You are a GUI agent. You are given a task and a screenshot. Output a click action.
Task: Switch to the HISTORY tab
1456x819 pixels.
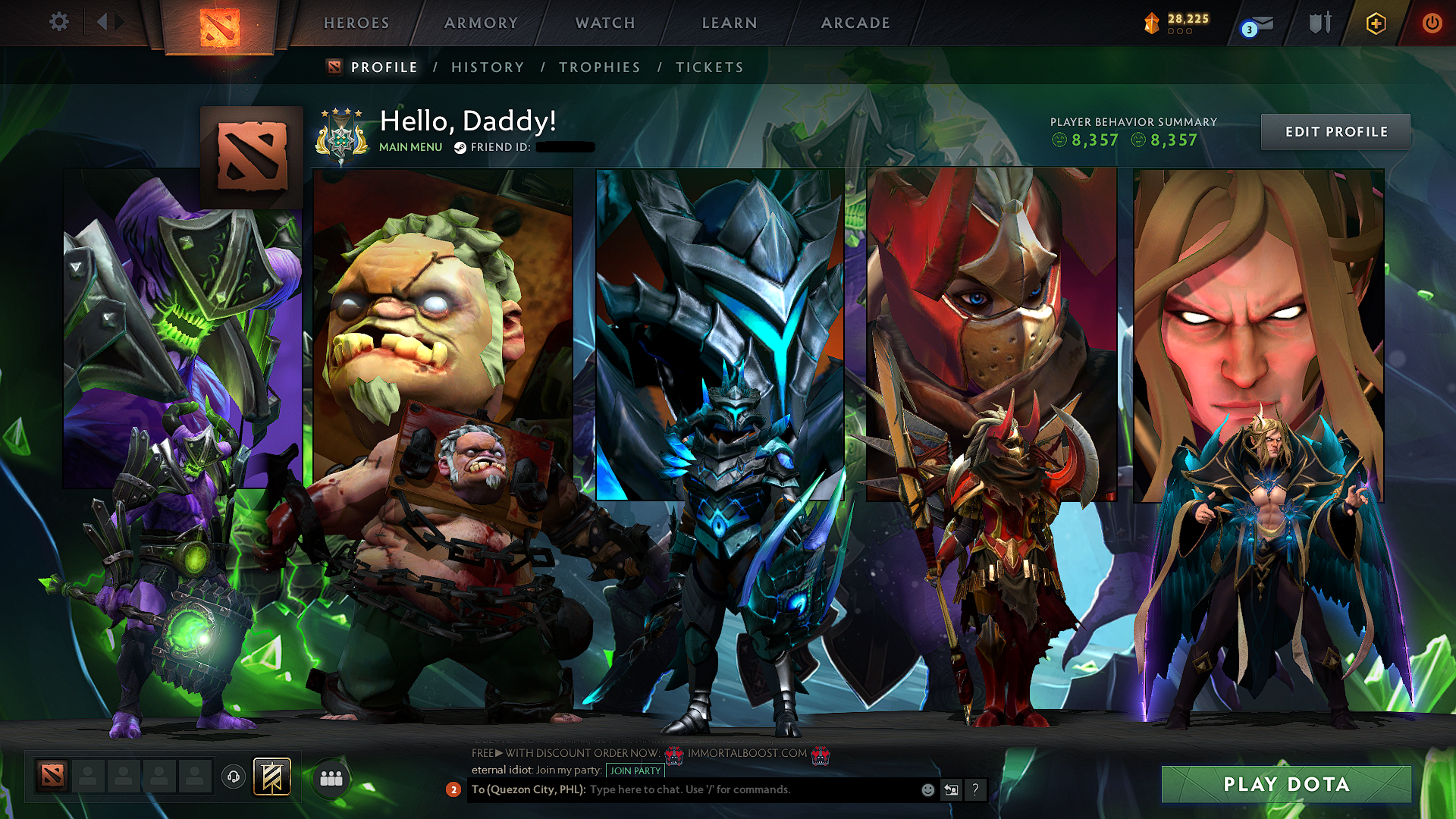[x=487, y=67]
